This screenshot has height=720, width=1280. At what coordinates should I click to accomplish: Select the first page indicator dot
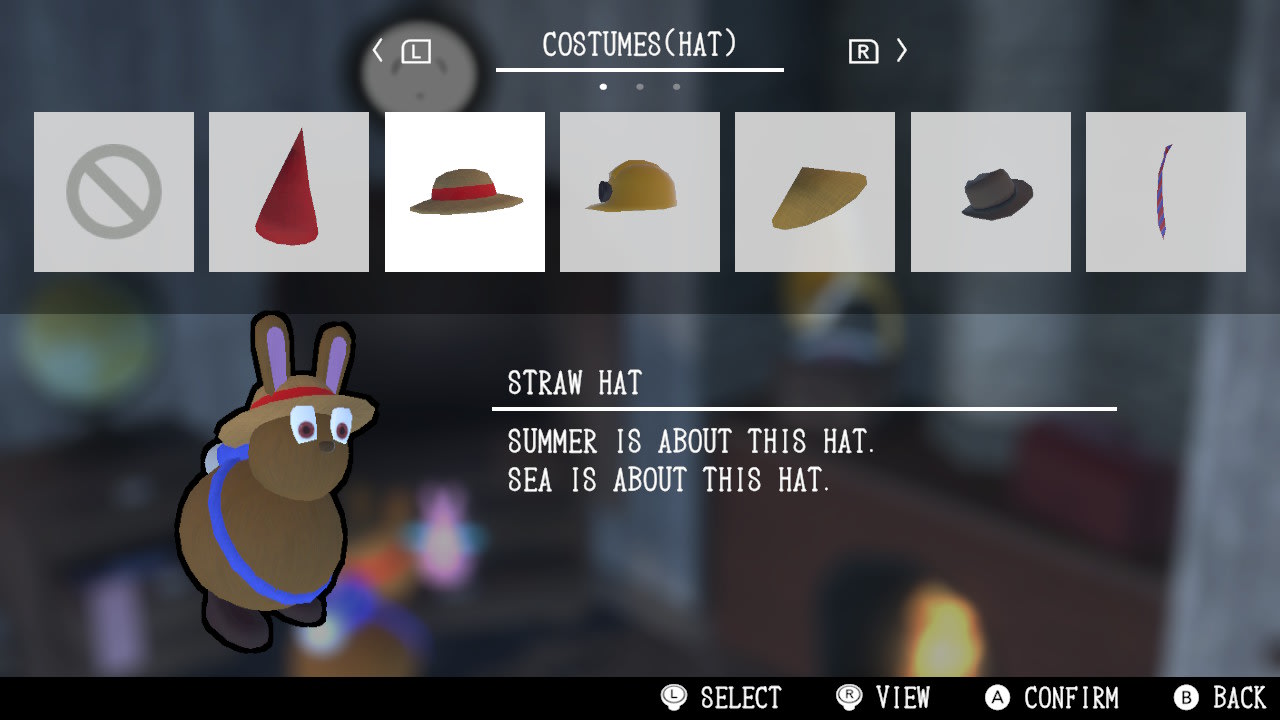tap(604, 86)
